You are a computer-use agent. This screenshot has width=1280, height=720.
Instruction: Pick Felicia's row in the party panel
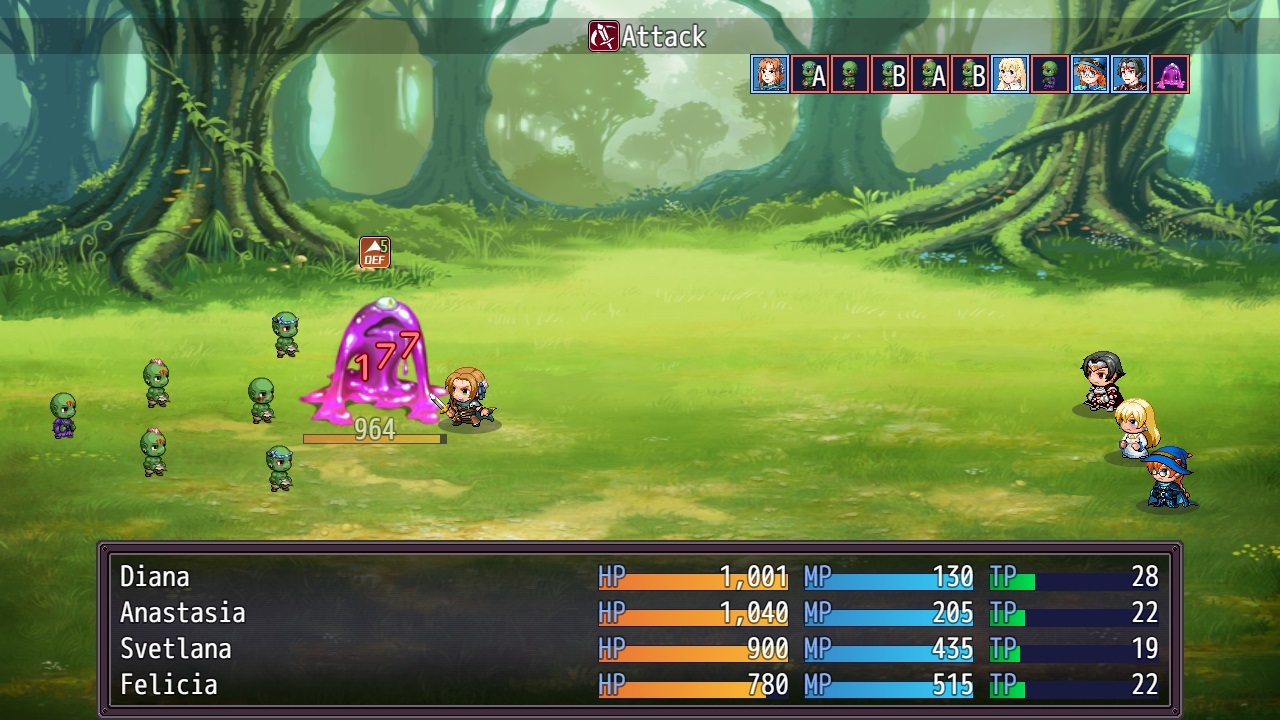639,685
